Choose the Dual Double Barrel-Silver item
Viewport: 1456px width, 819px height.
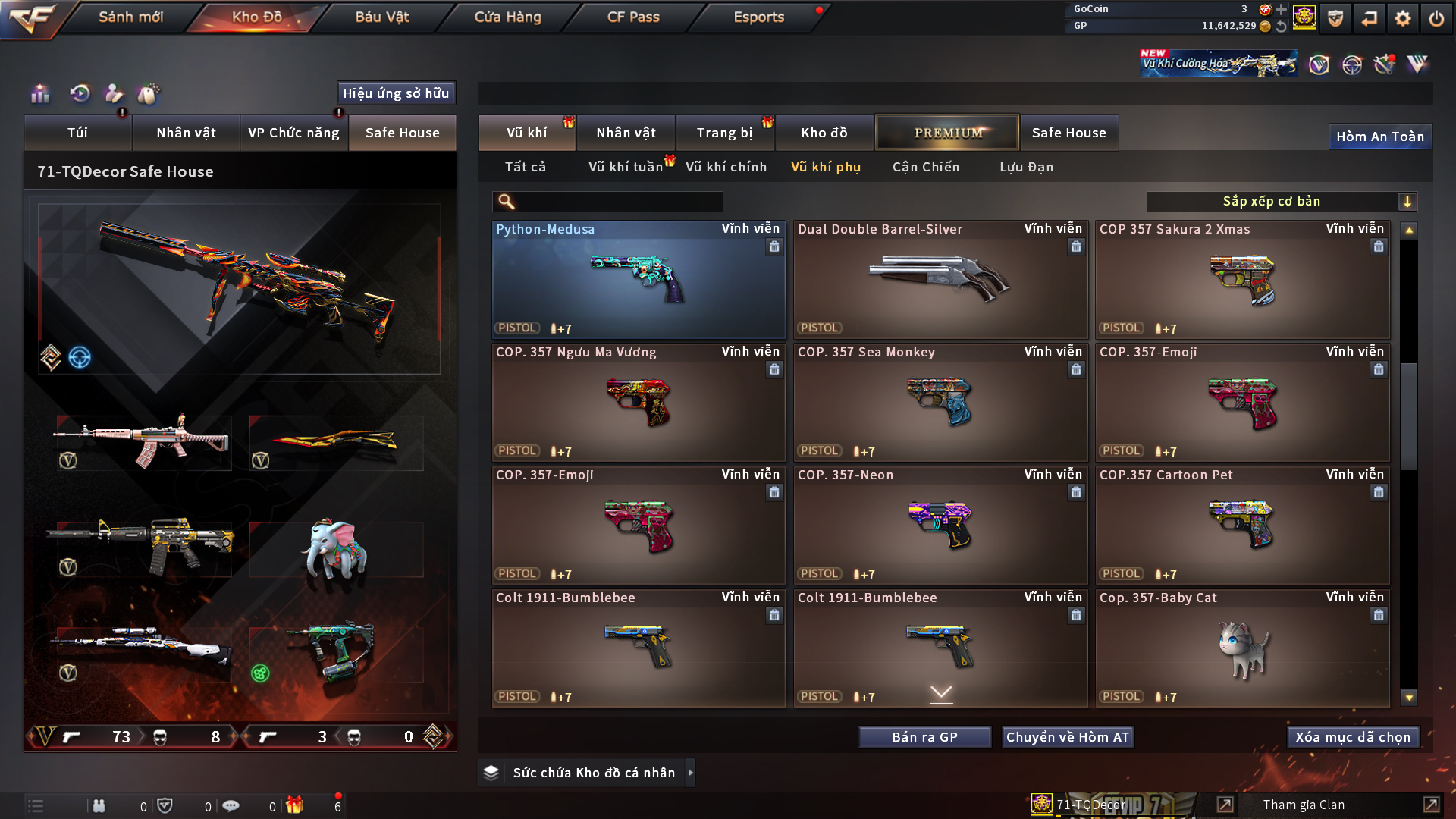(940, 281)
